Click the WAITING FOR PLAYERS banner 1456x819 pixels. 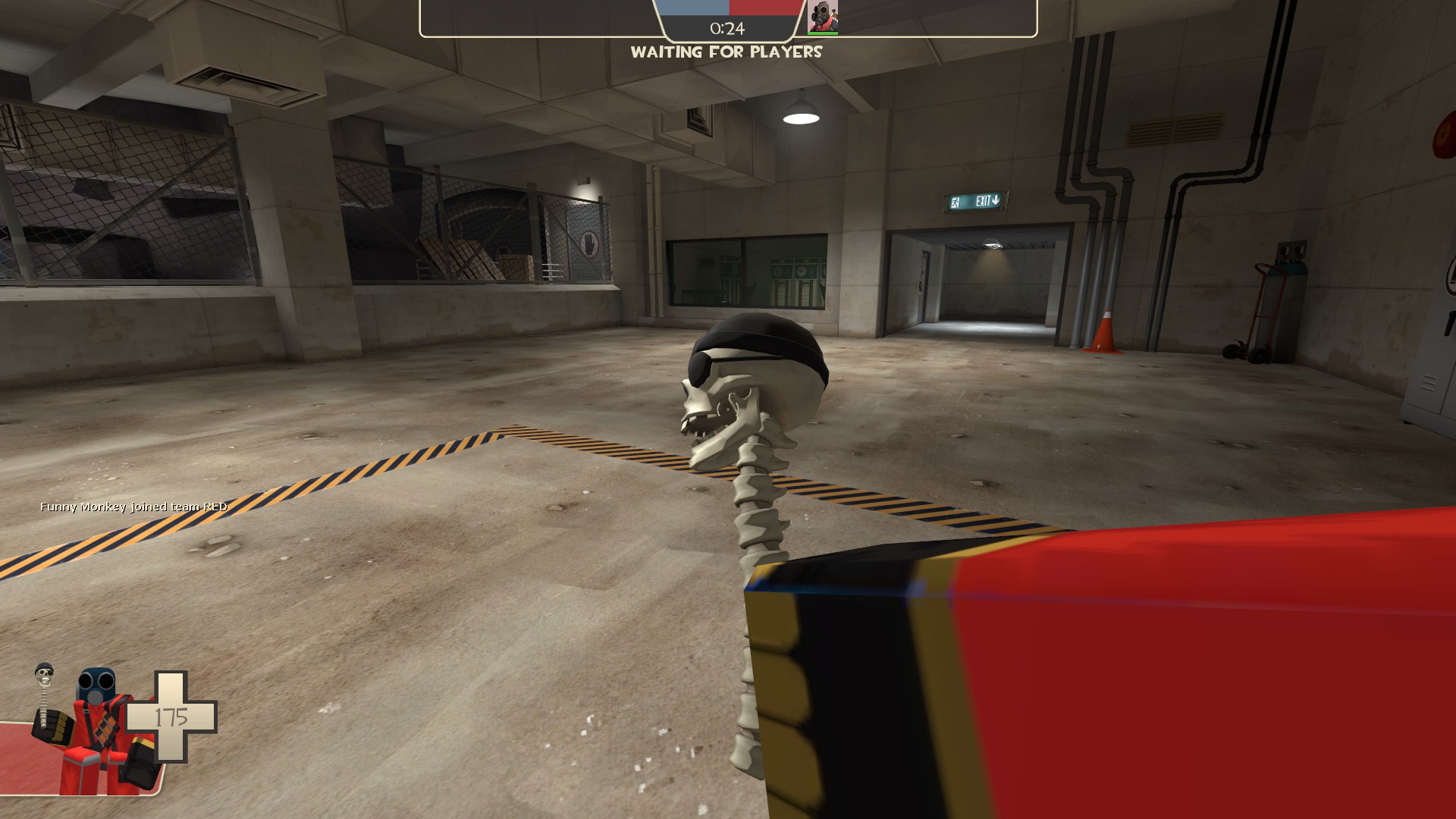[x=726, y=52]
